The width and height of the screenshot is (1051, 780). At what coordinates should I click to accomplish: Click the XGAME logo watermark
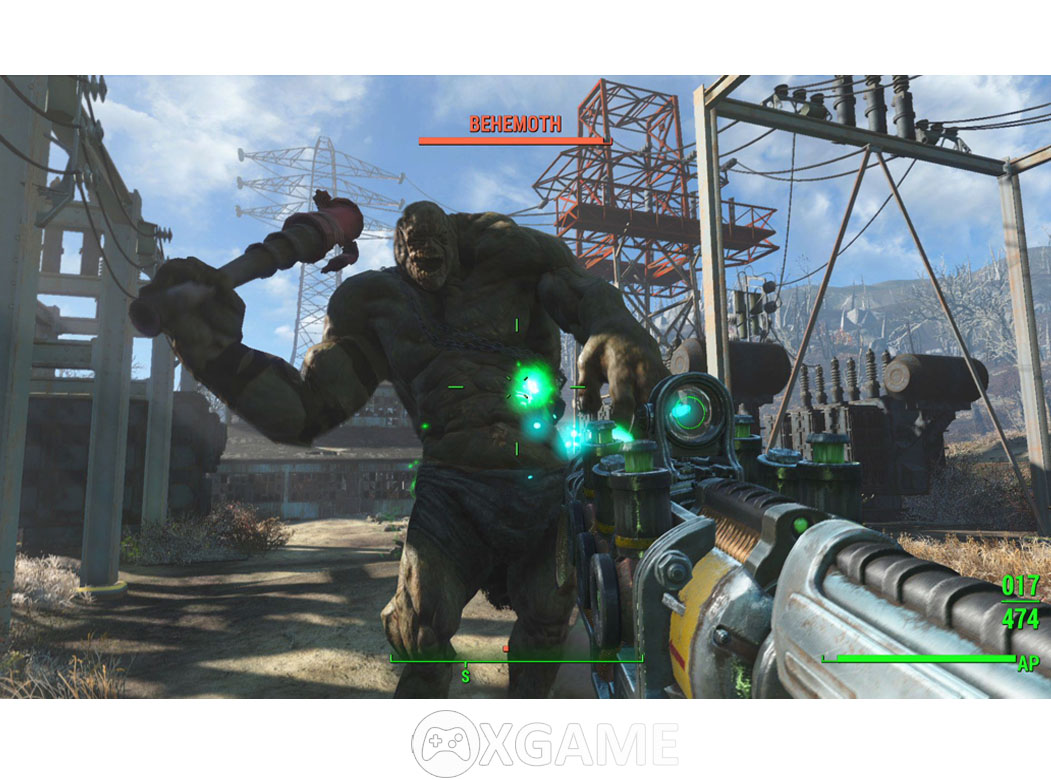(x=545, y=743)
